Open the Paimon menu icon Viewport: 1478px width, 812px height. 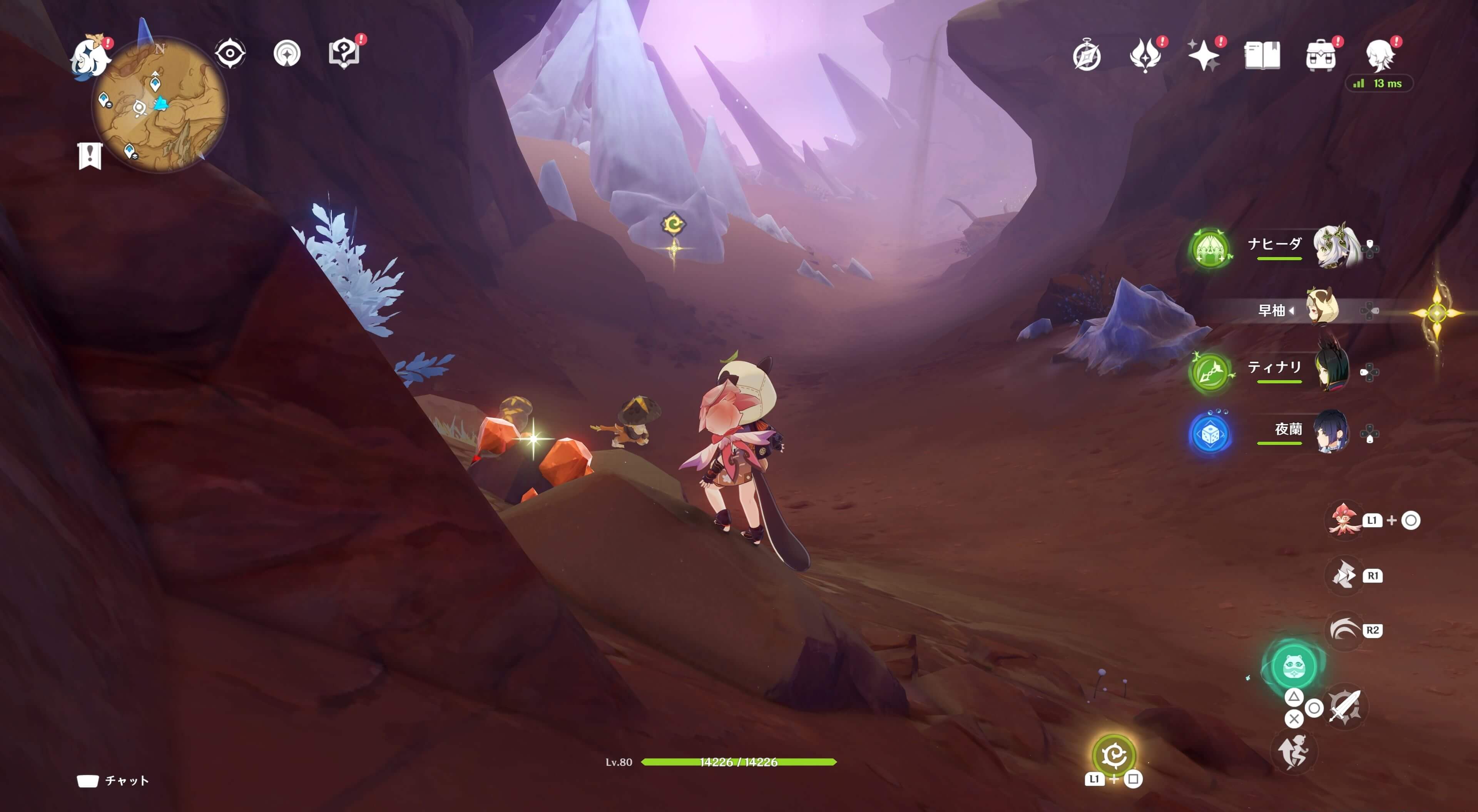(x=90, y=56)
